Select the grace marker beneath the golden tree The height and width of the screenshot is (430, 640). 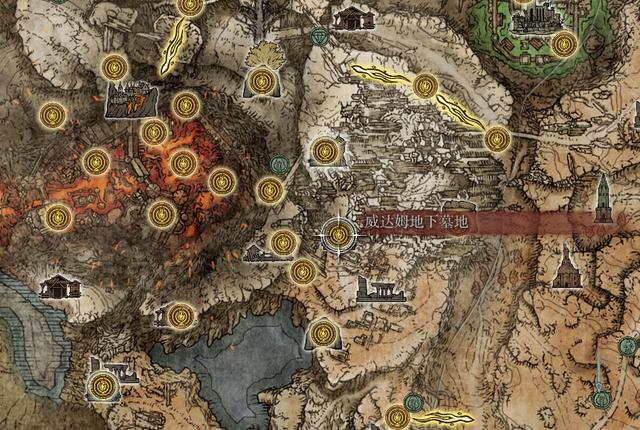tap(264, 79)
